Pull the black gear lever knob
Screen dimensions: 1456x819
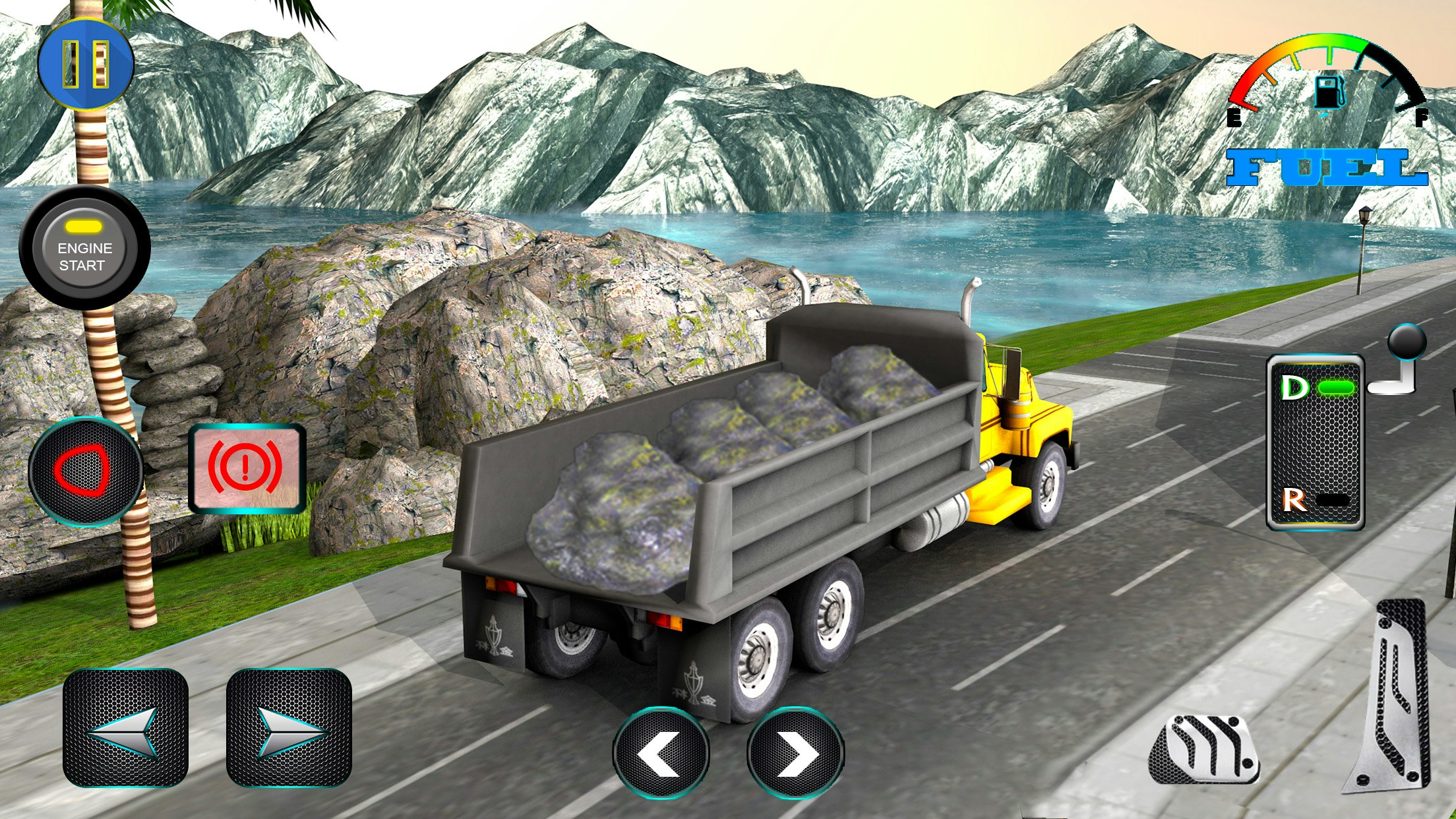(1407, 343)
